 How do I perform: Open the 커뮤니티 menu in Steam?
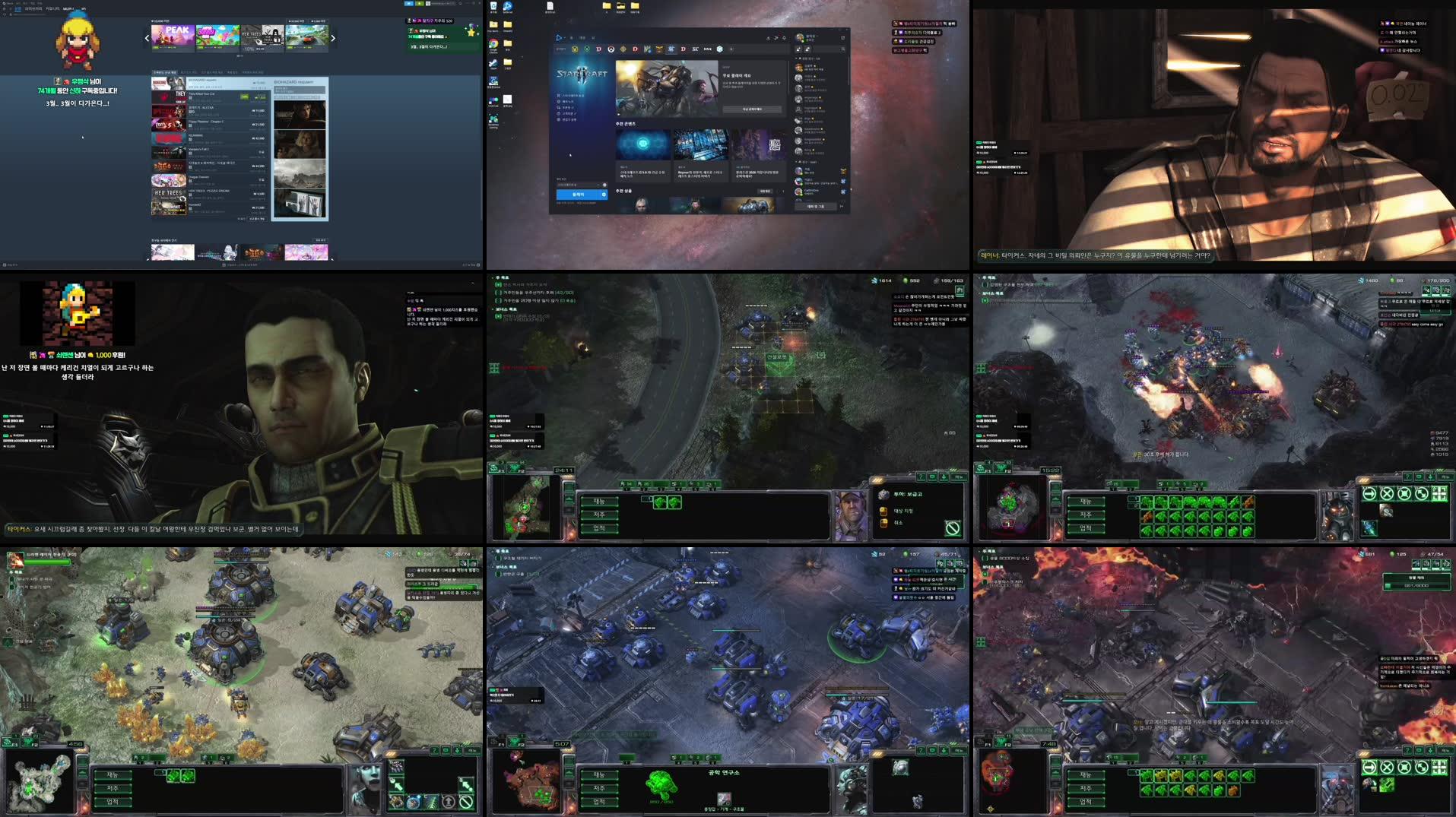tap(52, 9)
